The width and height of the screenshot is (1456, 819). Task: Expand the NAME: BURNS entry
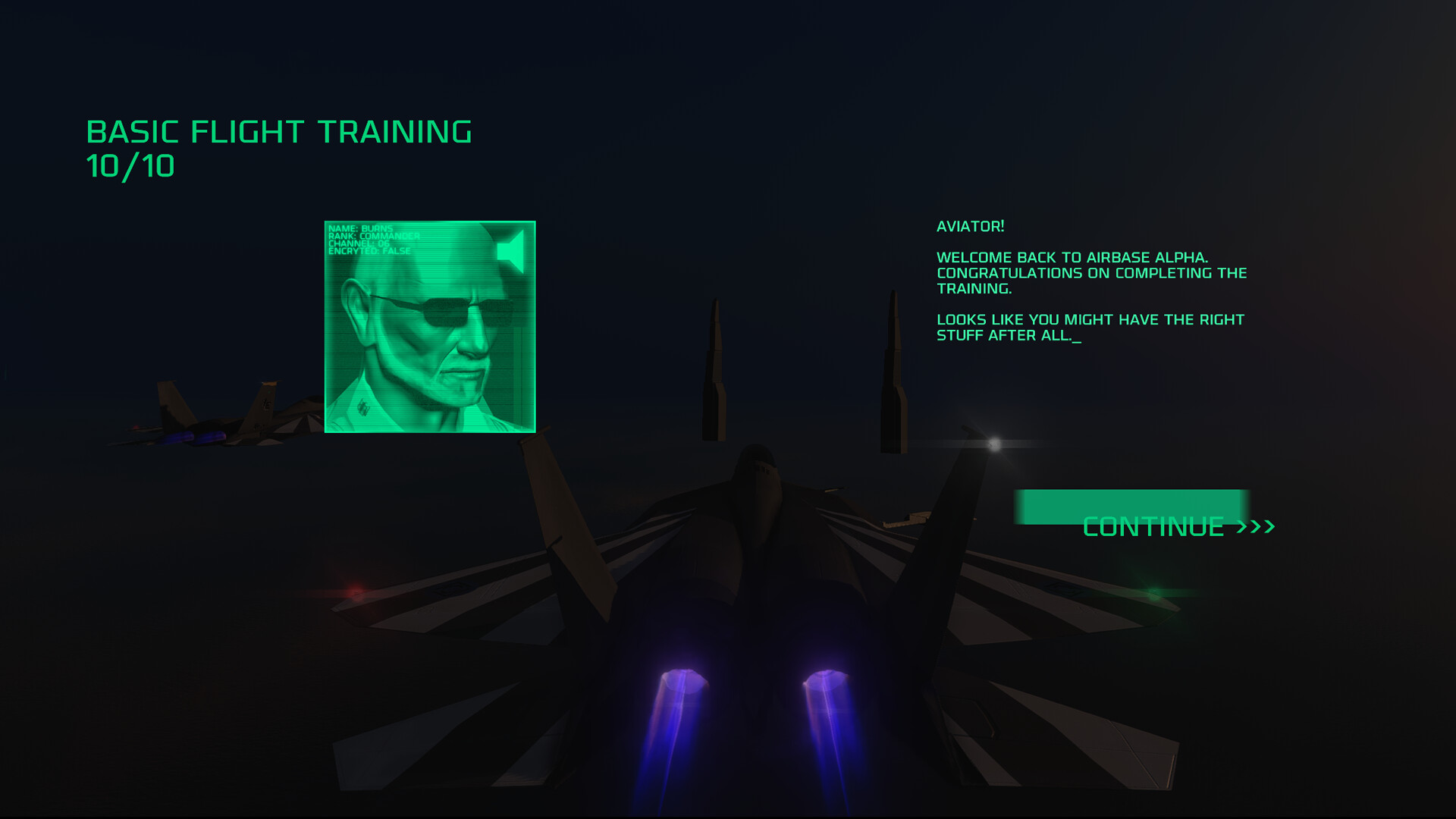360,229
